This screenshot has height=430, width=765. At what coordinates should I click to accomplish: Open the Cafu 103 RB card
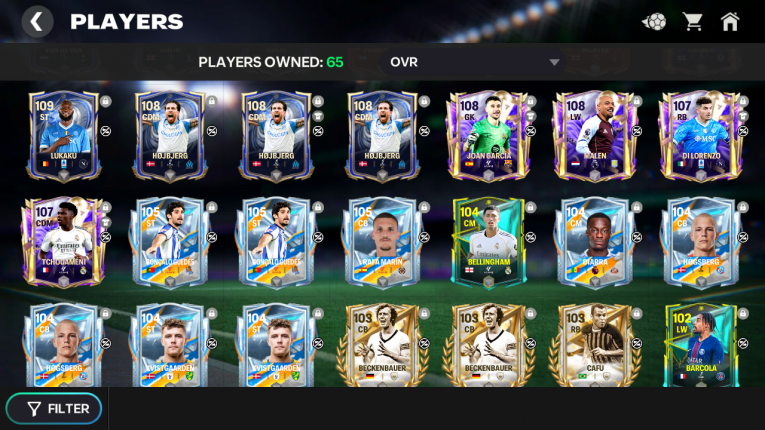pyautogui.click(x=594, y=345)
